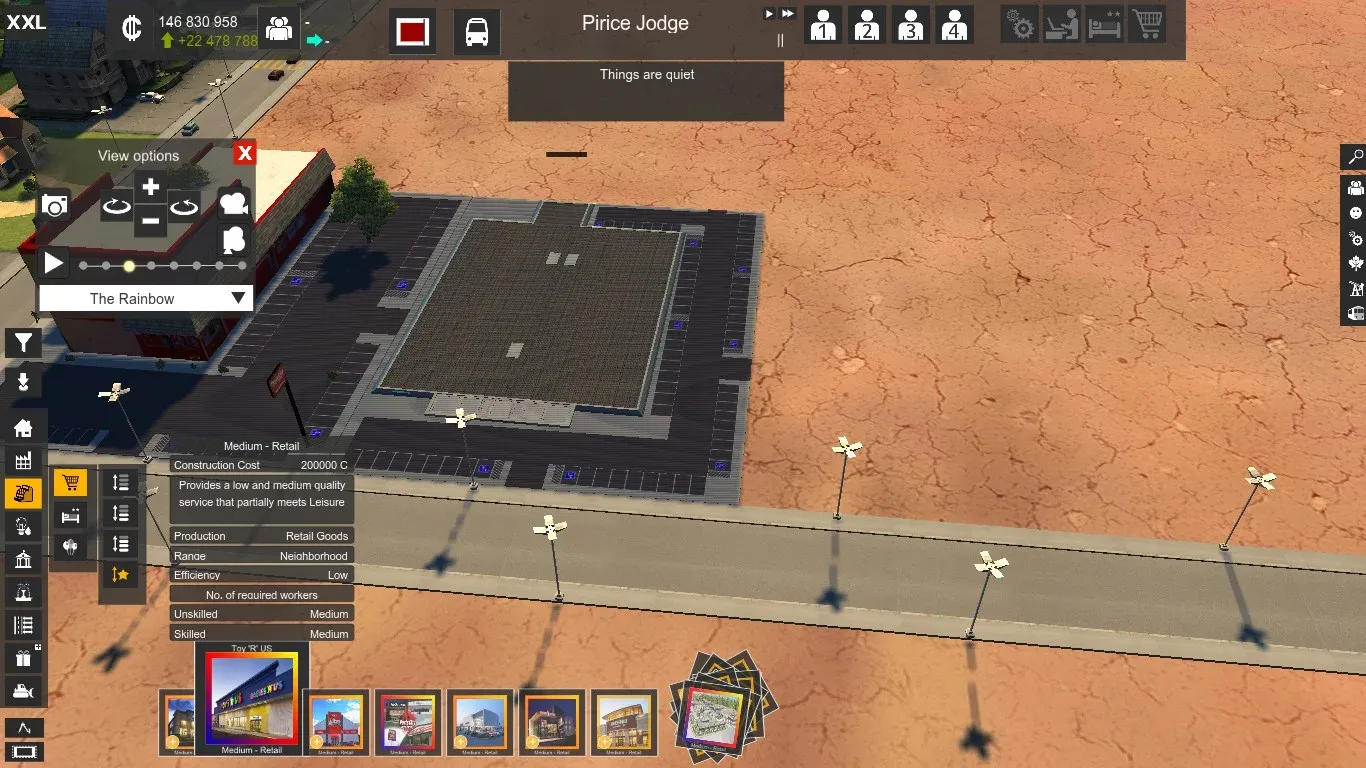Select the Toy 'R' US retail building
This screenshot has height=768, width=1366.
click(252, 701)
